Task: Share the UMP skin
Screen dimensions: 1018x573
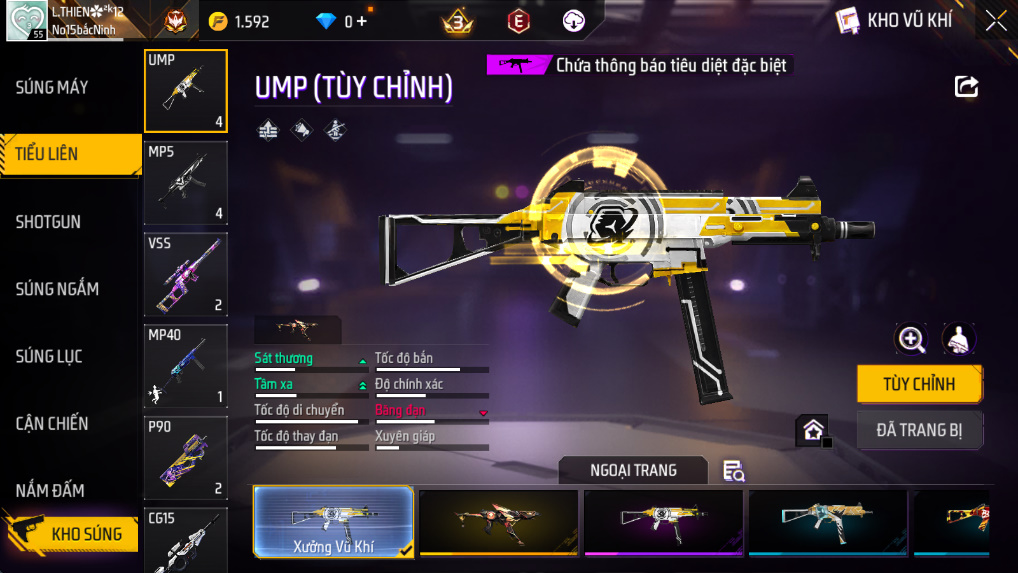Action: (966, 86)
